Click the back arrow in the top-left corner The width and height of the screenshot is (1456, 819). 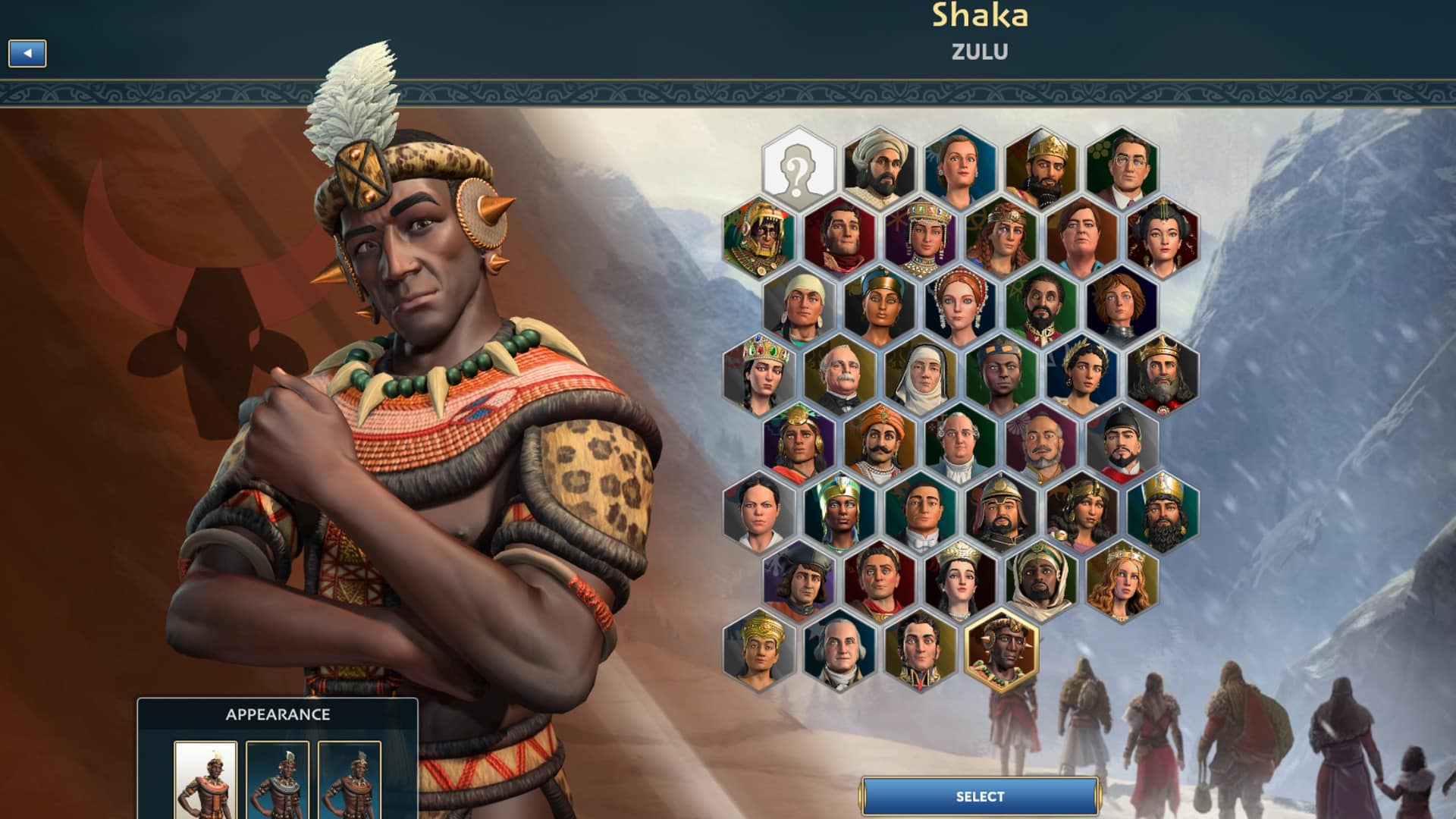[28, 53]
